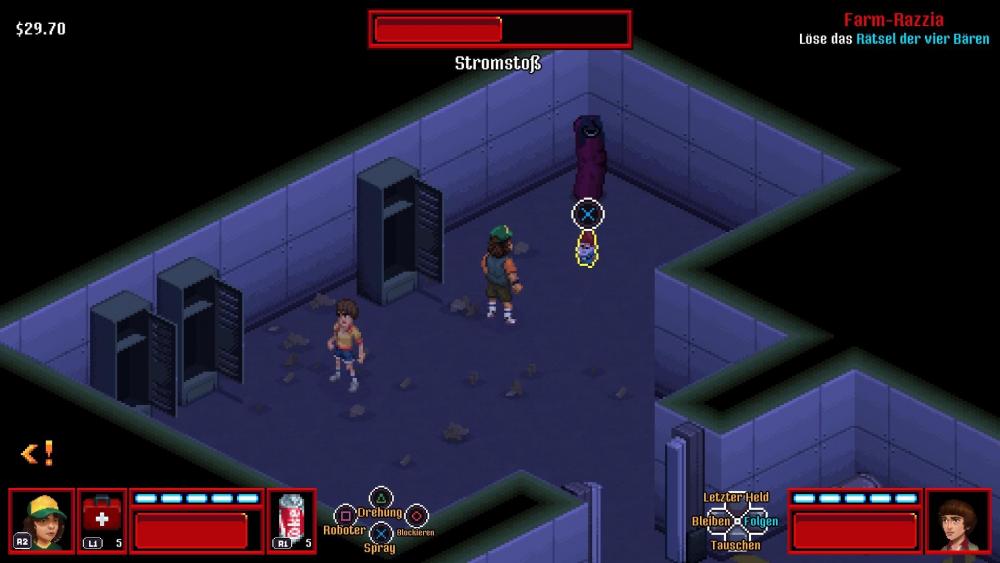Use the medkit item slot

[102, 520]
